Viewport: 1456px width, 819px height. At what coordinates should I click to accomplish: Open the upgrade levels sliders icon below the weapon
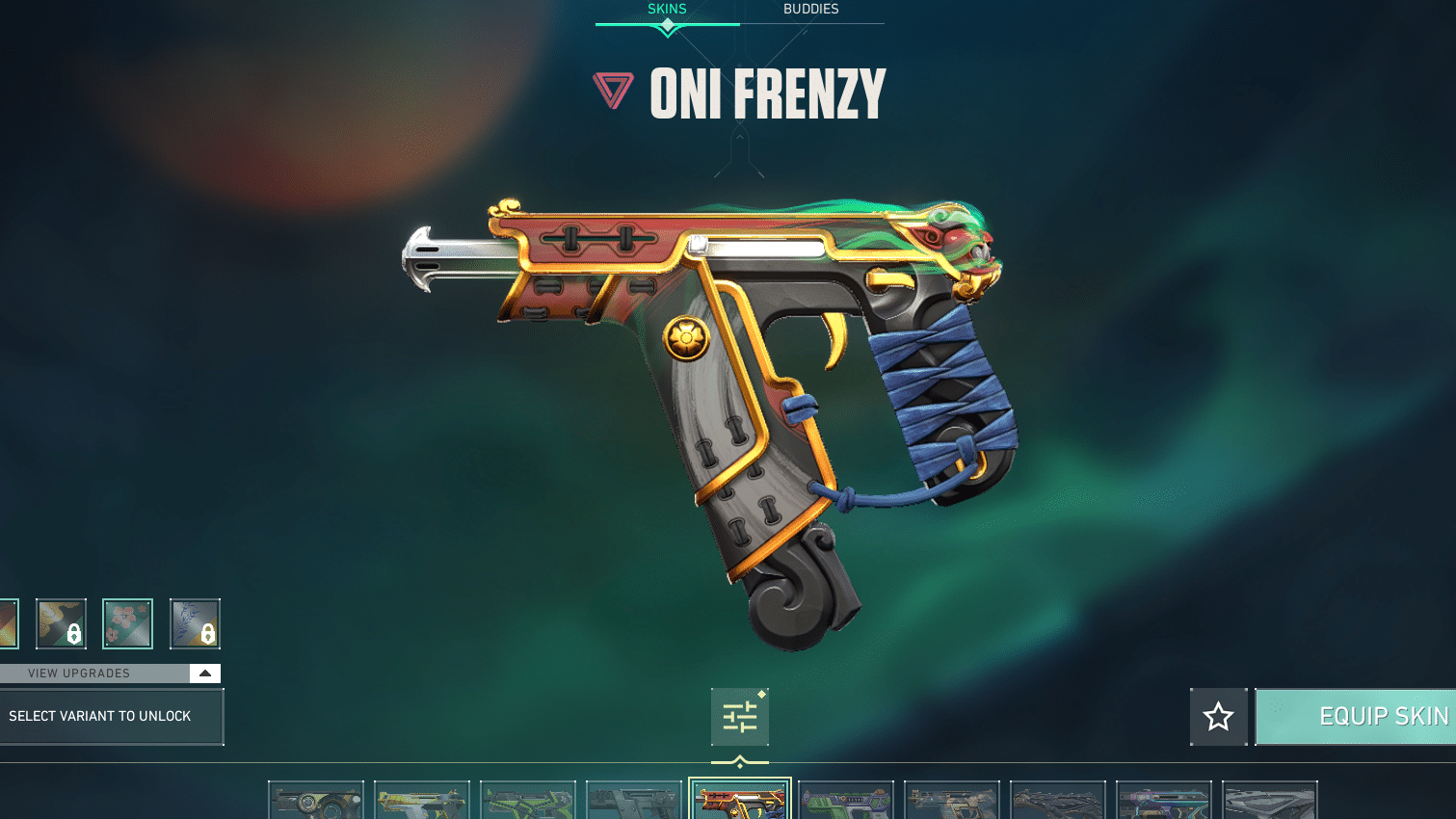click(740, 718)
